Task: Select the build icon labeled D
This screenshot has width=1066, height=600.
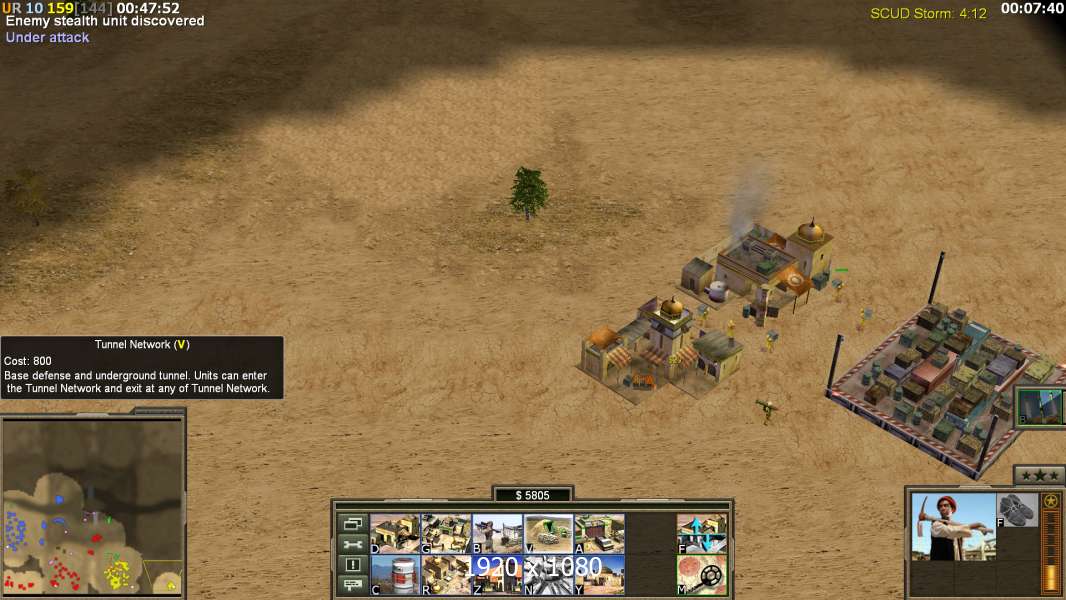Action: pyautogui.click(x=395, y=534)
